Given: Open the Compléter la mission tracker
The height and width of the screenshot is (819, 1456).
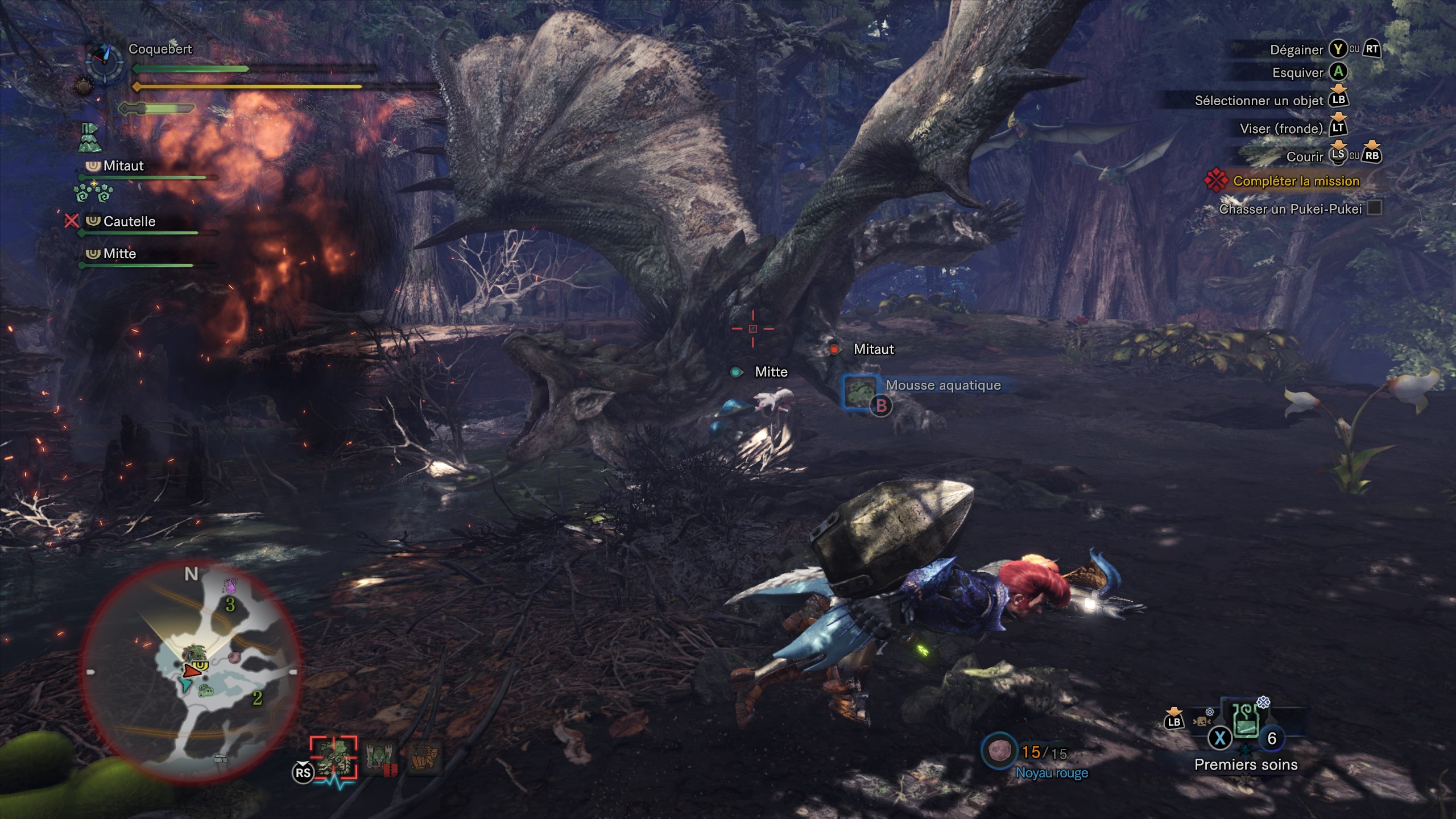Looking at the screenshot, I should pos(1296,181).
